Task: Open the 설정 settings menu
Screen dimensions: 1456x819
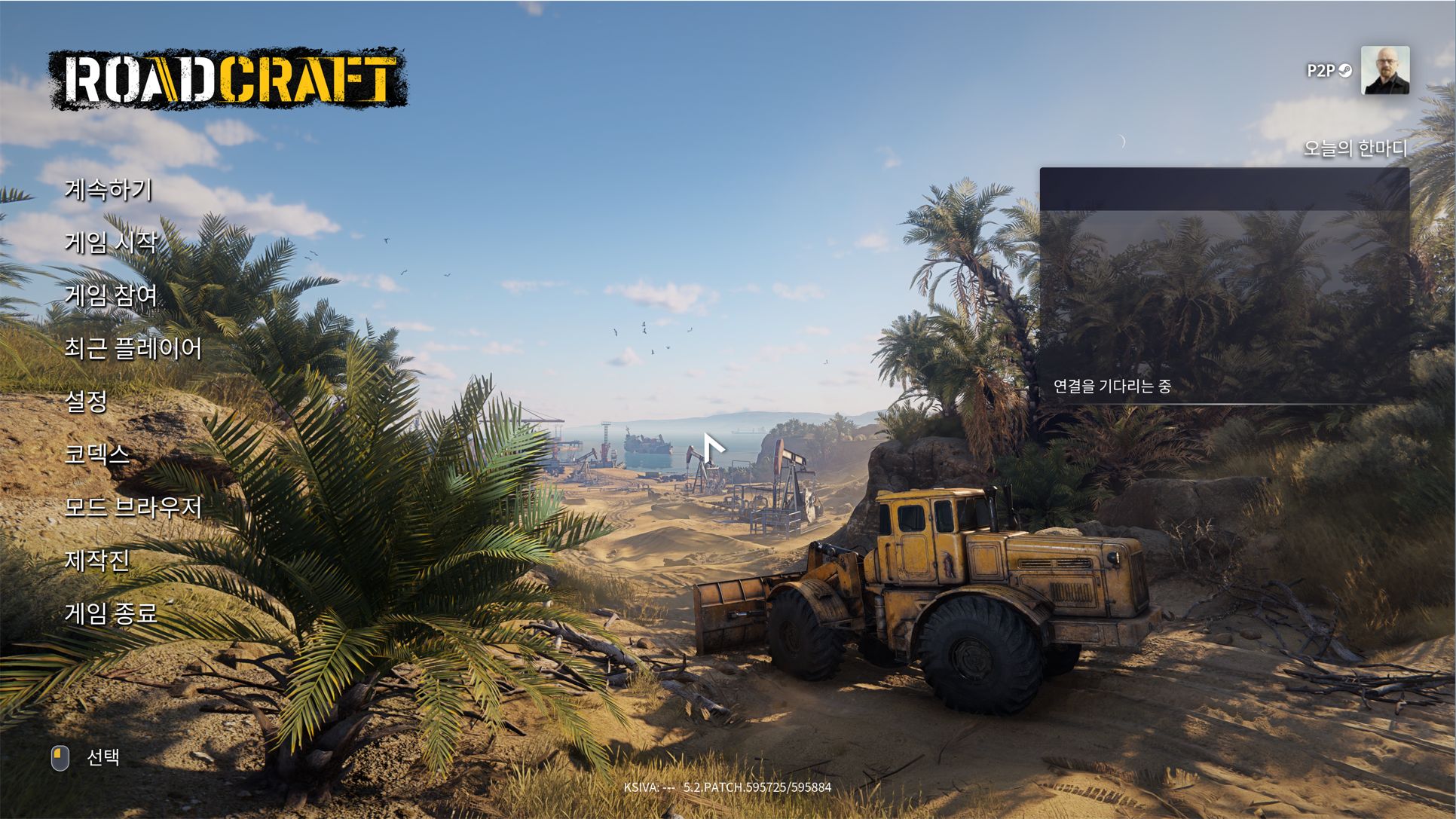Action: pos(87,402)
